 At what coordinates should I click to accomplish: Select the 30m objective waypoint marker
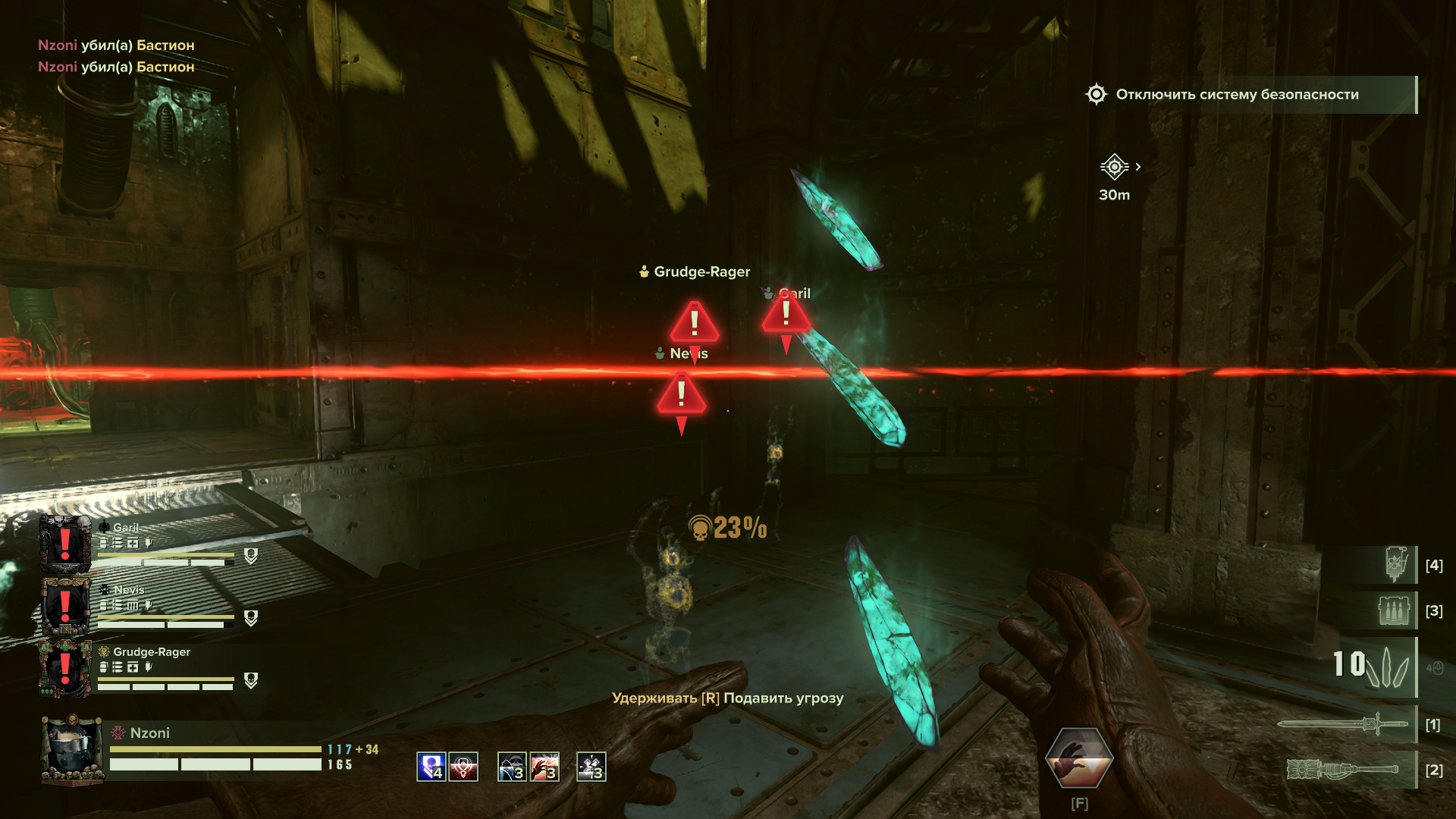click(x=1114, y=167)
